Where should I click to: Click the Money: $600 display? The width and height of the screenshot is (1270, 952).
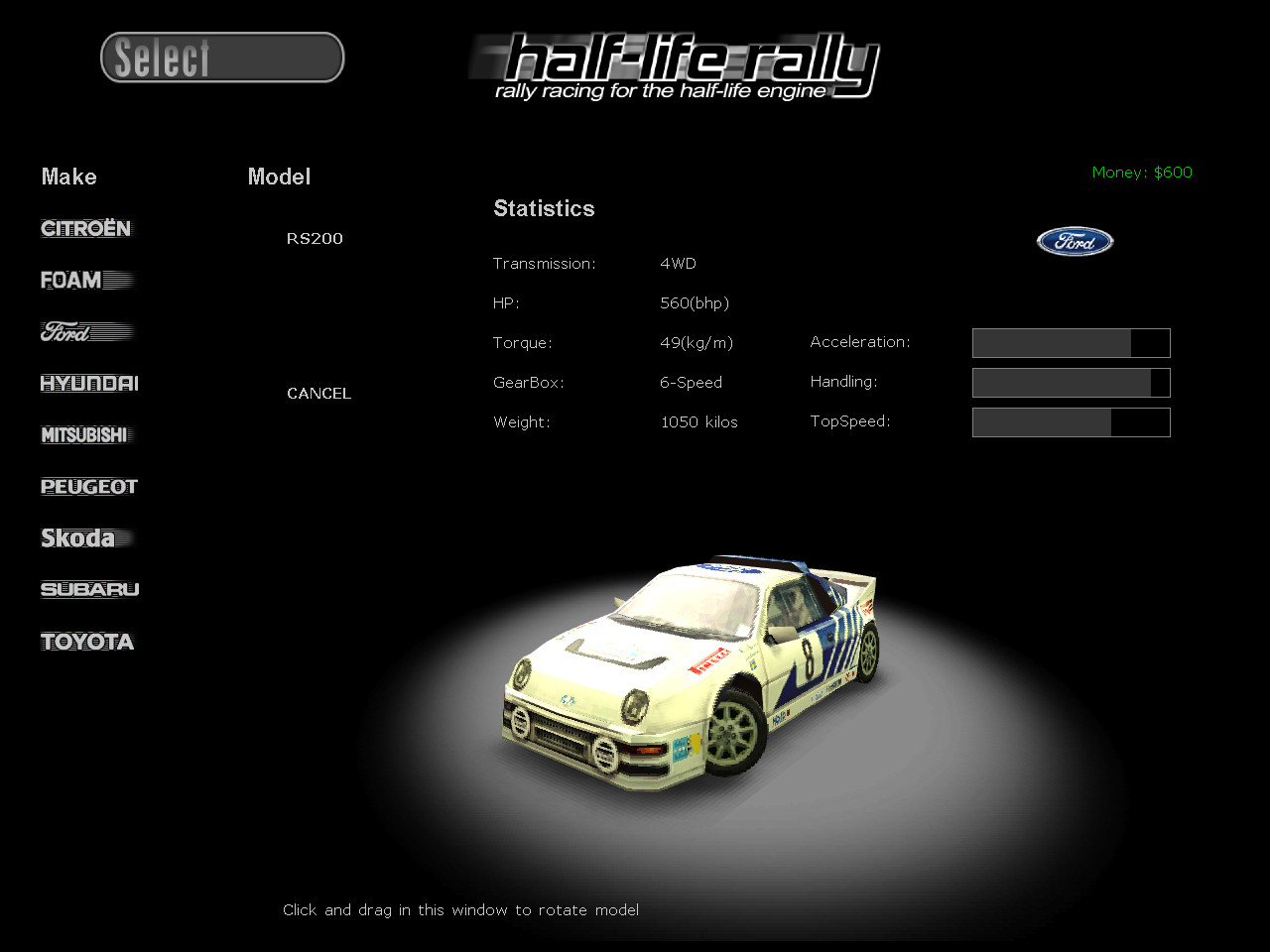pos(1141,172)
